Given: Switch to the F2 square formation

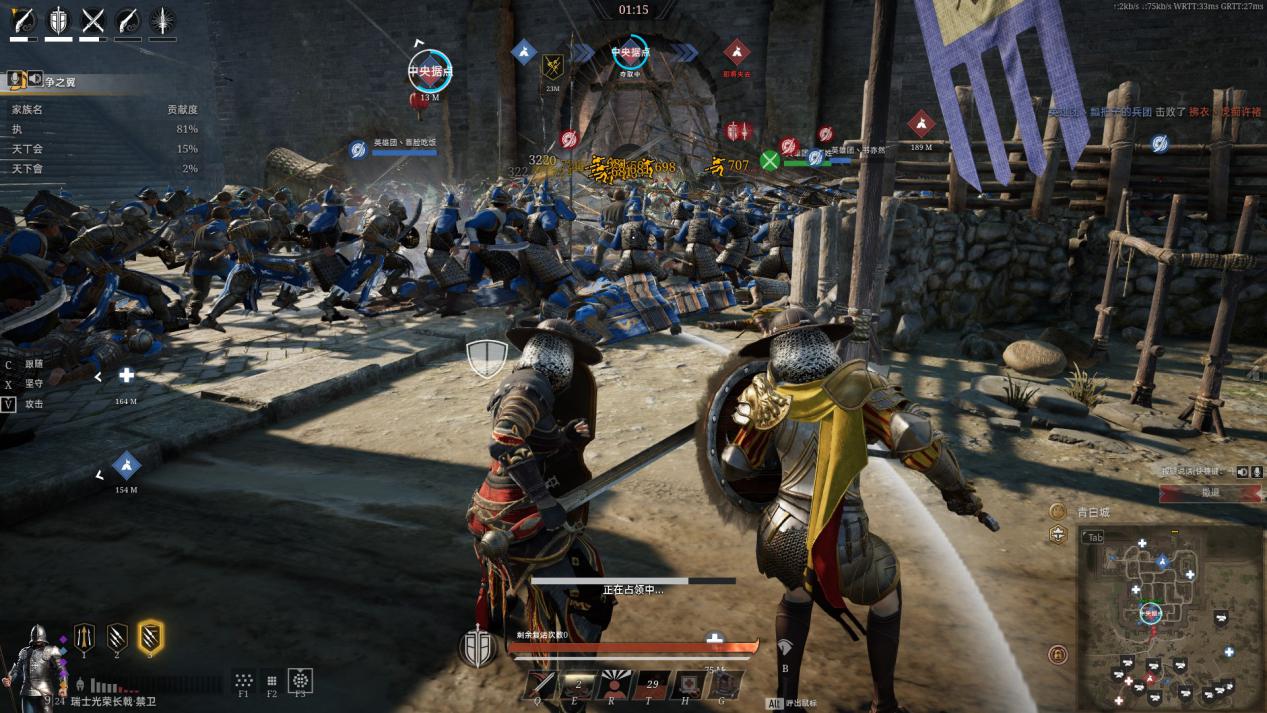Looking at the screenshot, I should pos(272,681).
